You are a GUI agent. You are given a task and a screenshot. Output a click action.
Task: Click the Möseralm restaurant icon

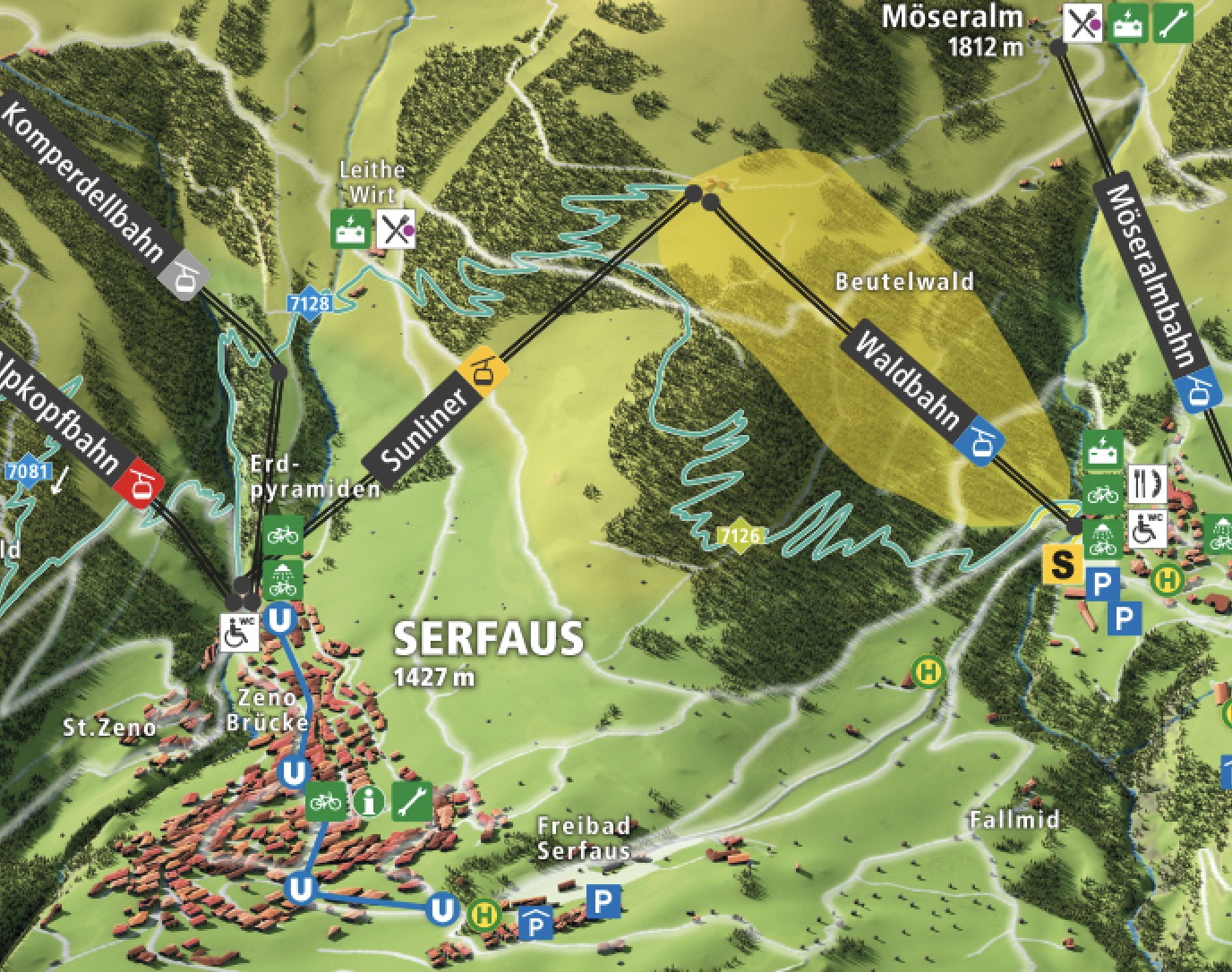point(1082,22)
